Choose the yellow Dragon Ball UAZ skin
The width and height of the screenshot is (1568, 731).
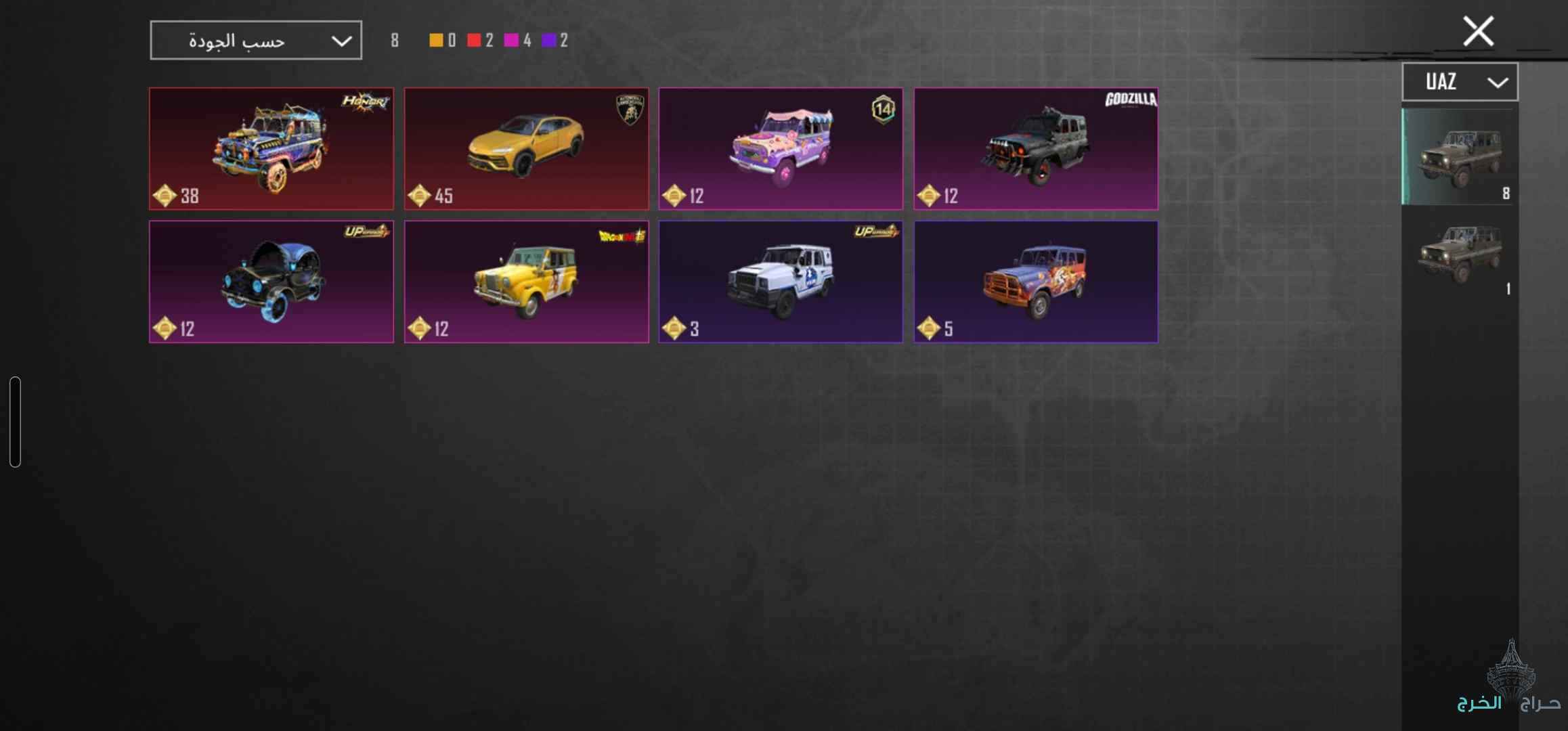[526, 282]
